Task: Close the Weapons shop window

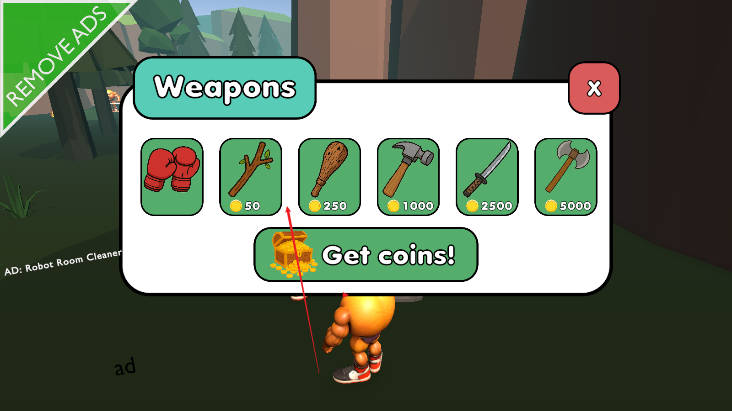Action: pos(594,88)
